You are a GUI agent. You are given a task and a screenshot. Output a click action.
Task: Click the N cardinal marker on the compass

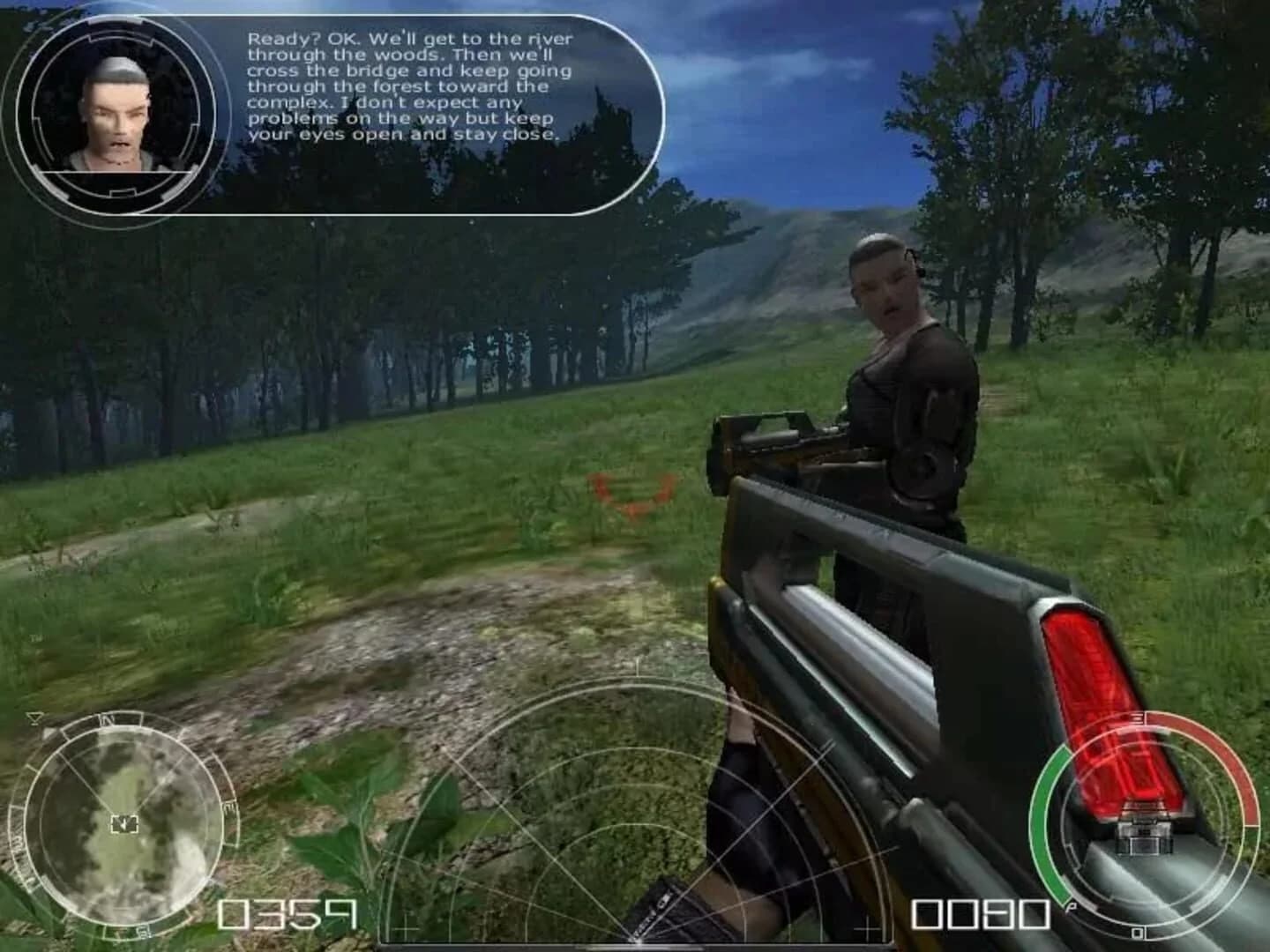108,719
